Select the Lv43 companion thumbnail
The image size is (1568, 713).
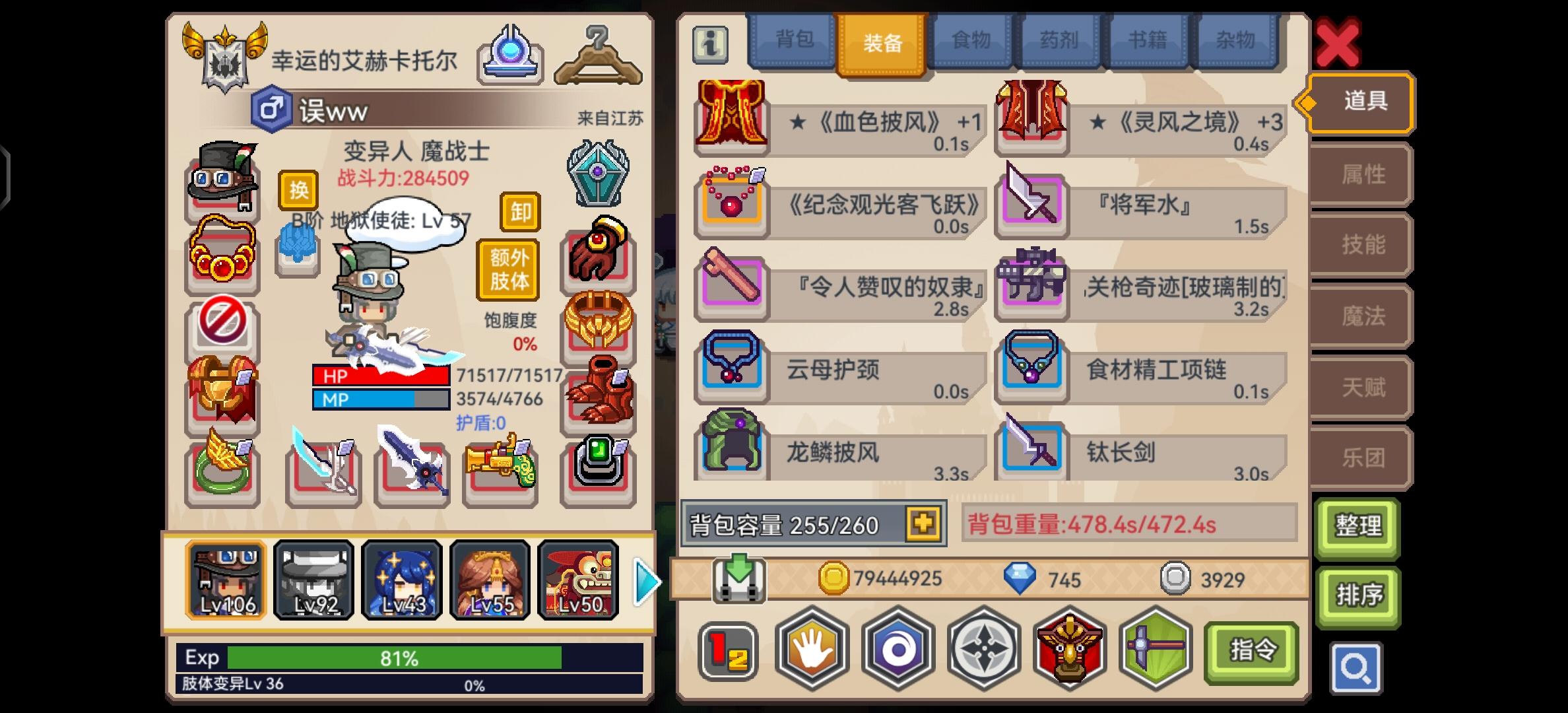[x=402, y=580]
